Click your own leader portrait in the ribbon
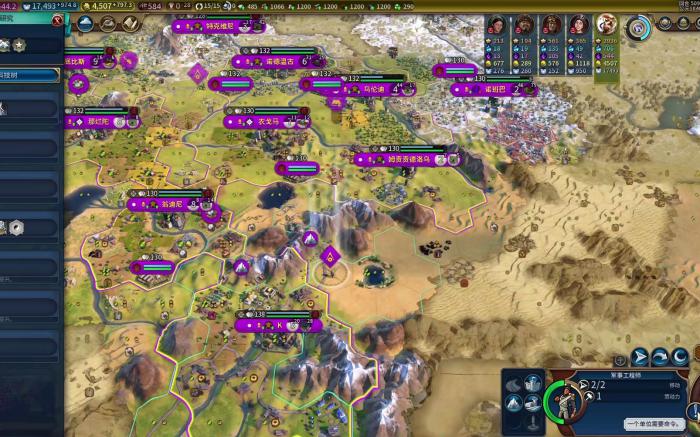The width and height of the screenshot is (700, 437). [x=607, y=25]
